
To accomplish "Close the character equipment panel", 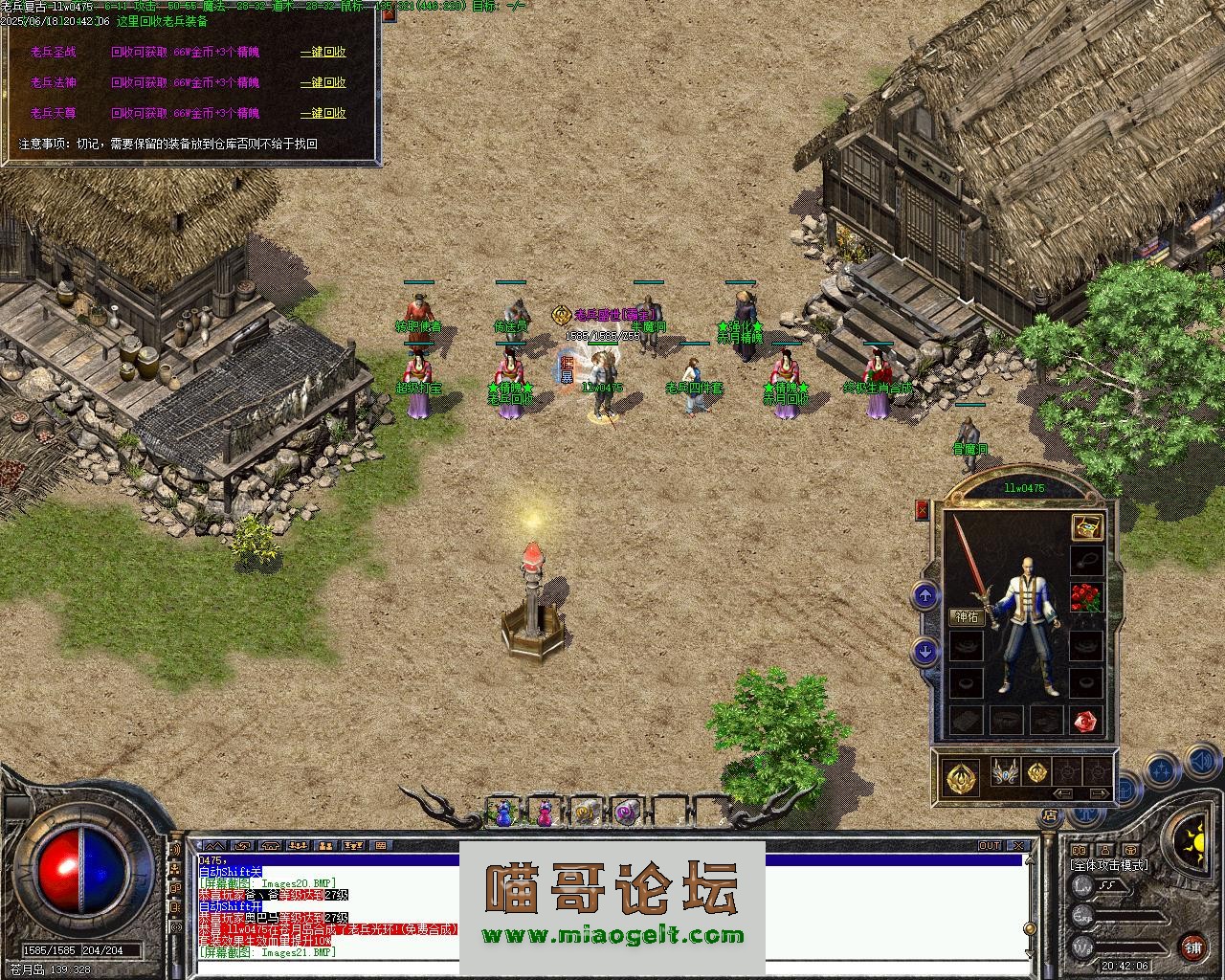I will coord(922,510).
